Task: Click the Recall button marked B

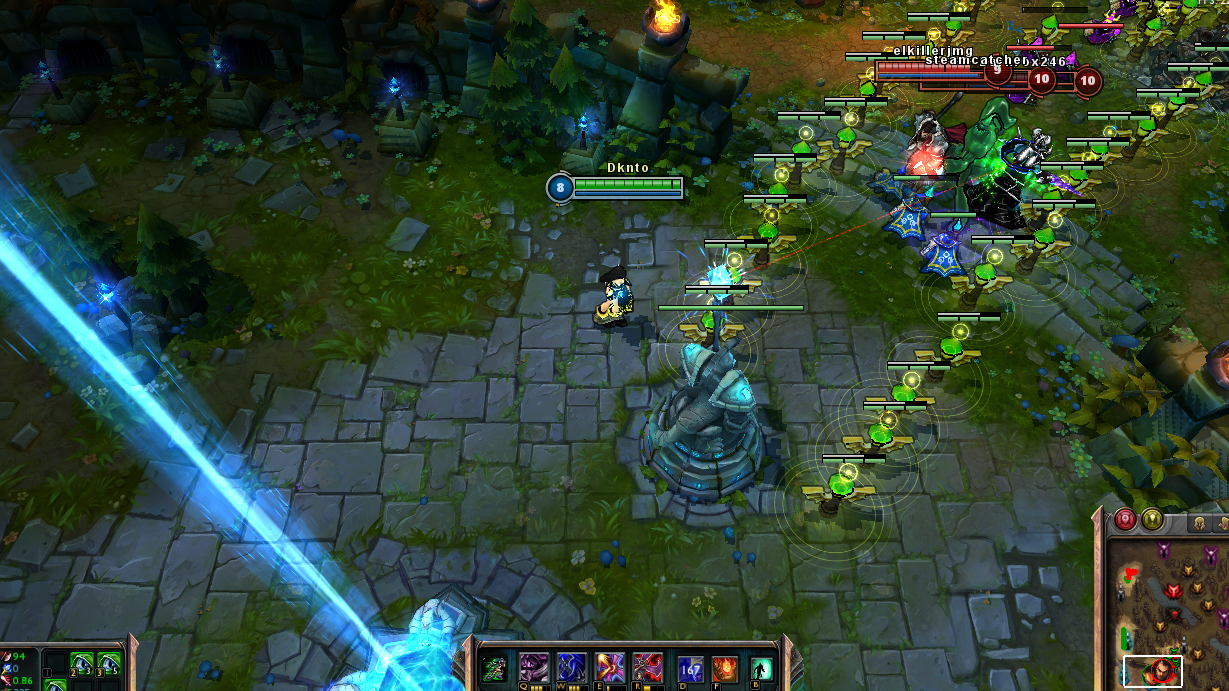Action: 761,669
